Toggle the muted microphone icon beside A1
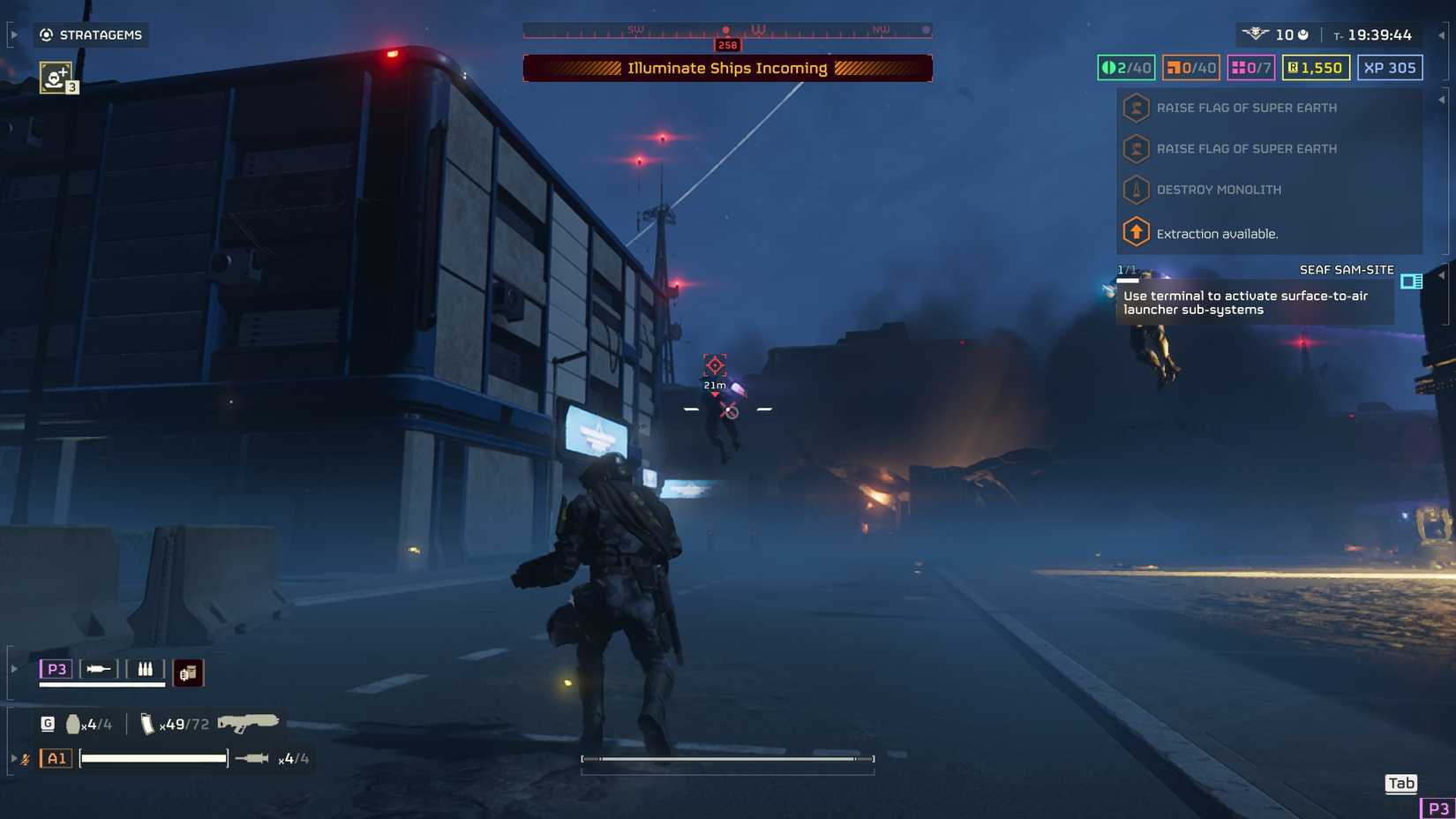1456x819 pixels. pos(26,759)
